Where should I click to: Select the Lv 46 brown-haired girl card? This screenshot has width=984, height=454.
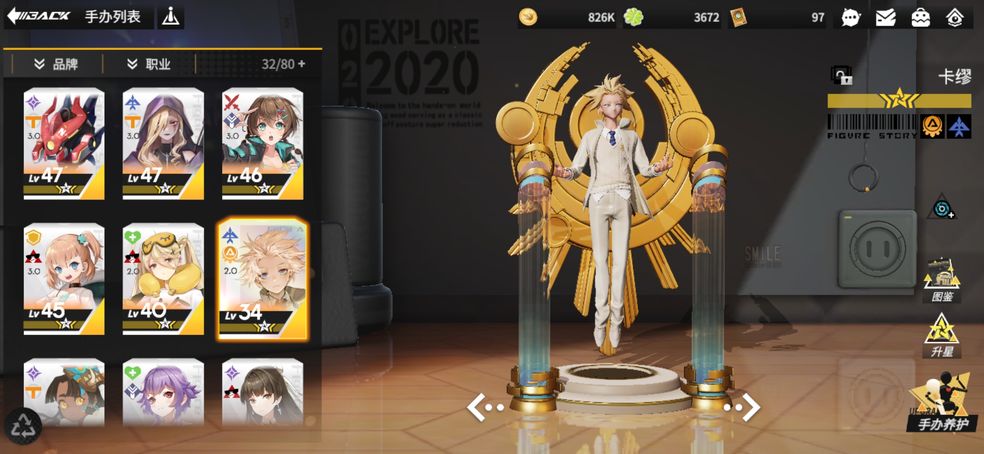(262, 144)
